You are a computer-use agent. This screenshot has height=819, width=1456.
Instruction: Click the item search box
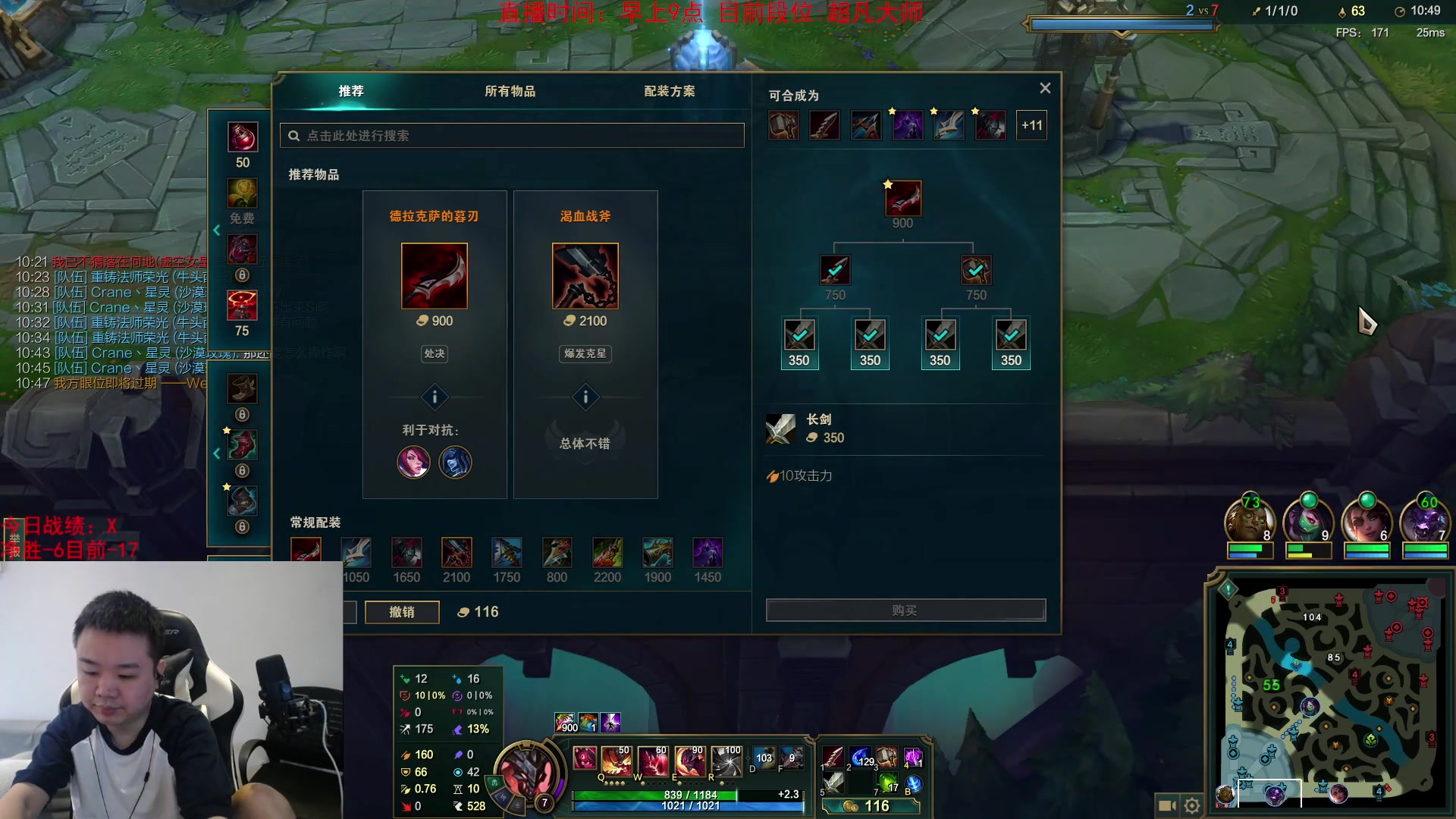[x=512, y=136]
